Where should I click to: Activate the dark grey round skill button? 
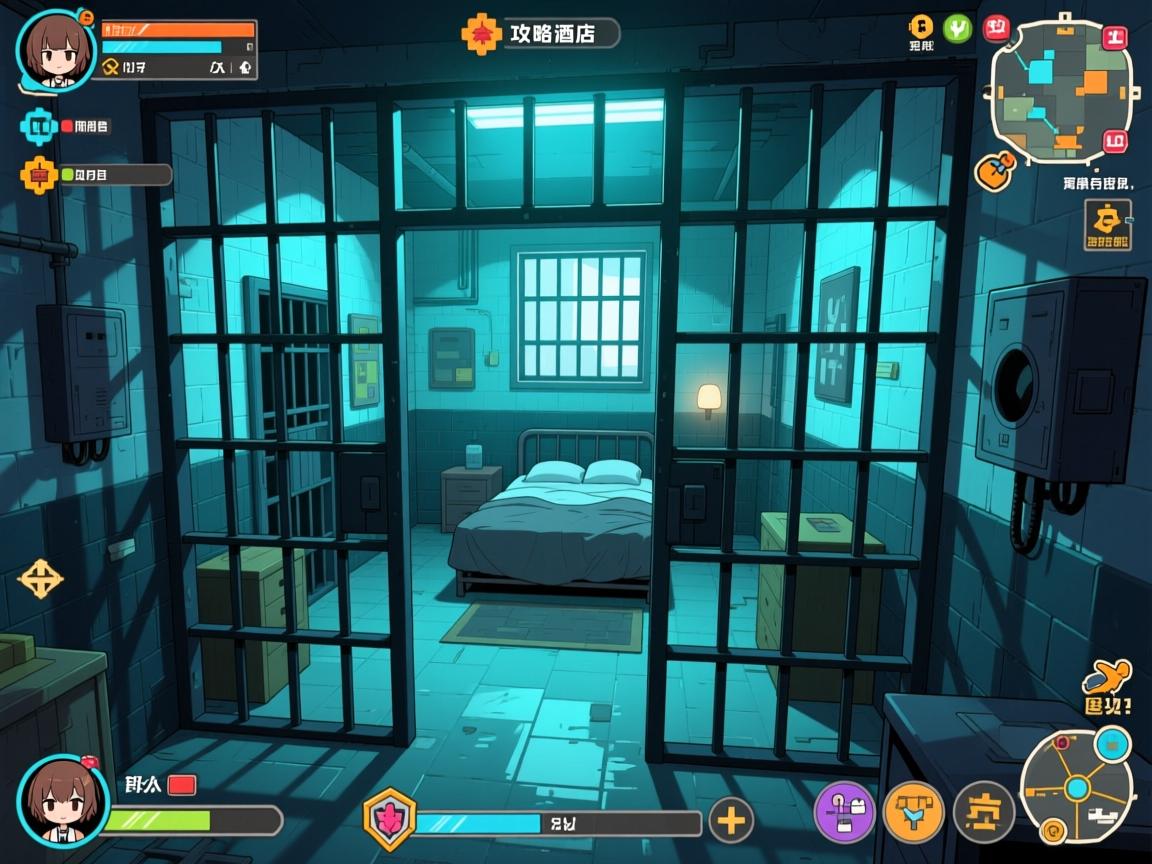(x=983, y=811)
